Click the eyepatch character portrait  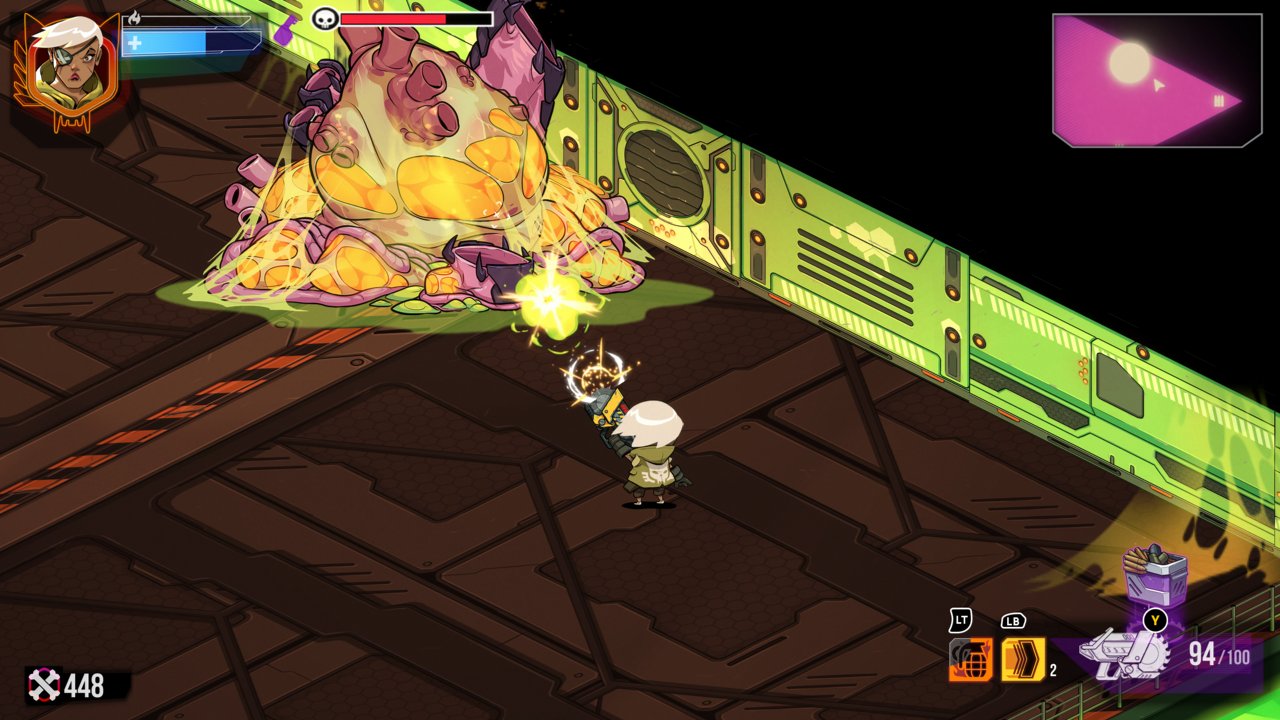(66, 68)
